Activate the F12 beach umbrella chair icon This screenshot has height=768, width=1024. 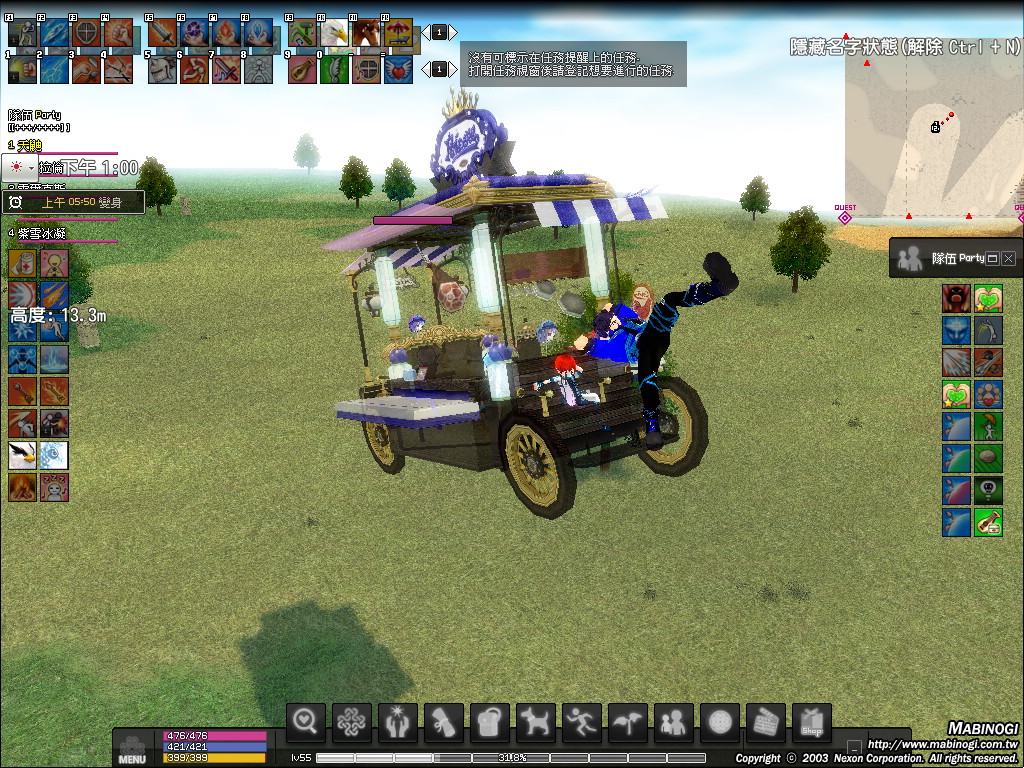pyautogui.click(x=398, y=33)
